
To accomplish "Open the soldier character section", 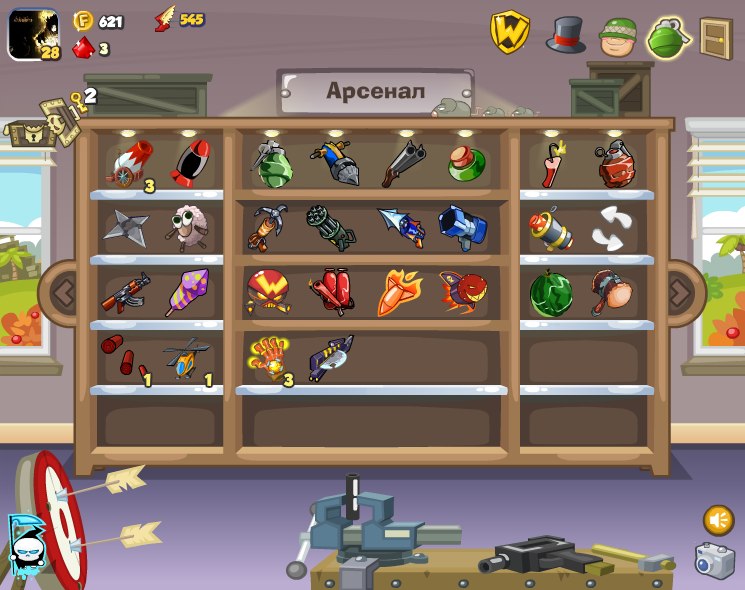I will click(617, 37).
